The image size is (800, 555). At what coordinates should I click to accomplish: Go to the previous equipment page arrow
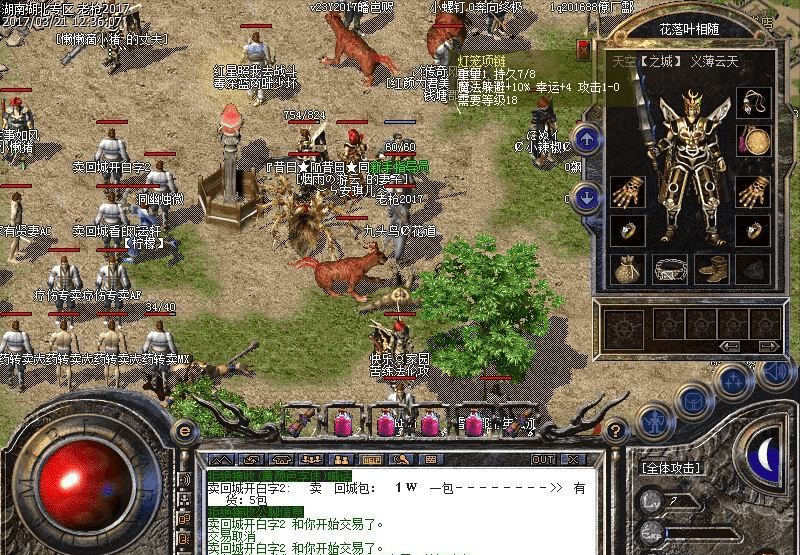pyautogui.click(x=731, y=346)
